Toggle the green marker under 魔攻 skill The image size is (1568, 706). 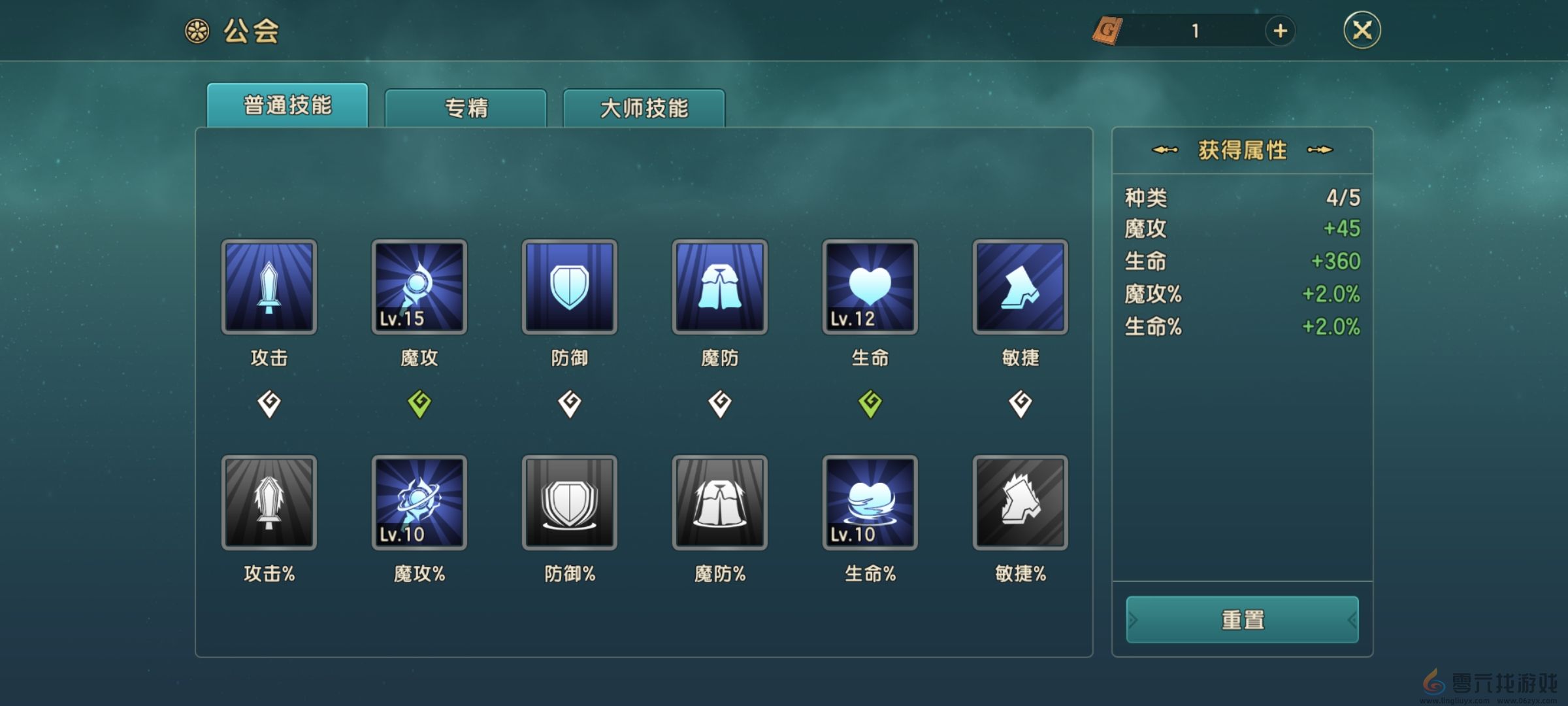pyautogui.click(x=419, y=404)
